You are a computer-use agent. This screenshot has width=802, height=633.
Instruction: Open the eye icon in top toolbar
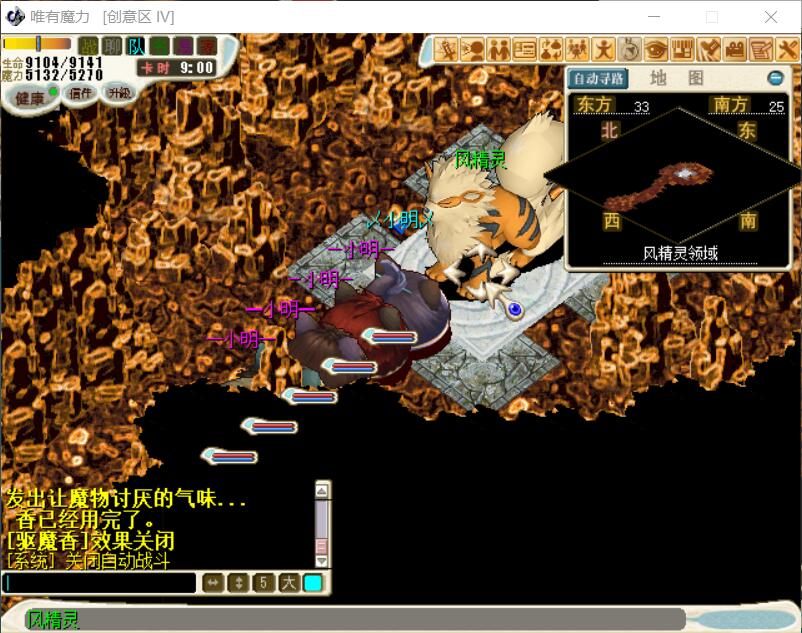pyautogui.click(x=656, y=48)
